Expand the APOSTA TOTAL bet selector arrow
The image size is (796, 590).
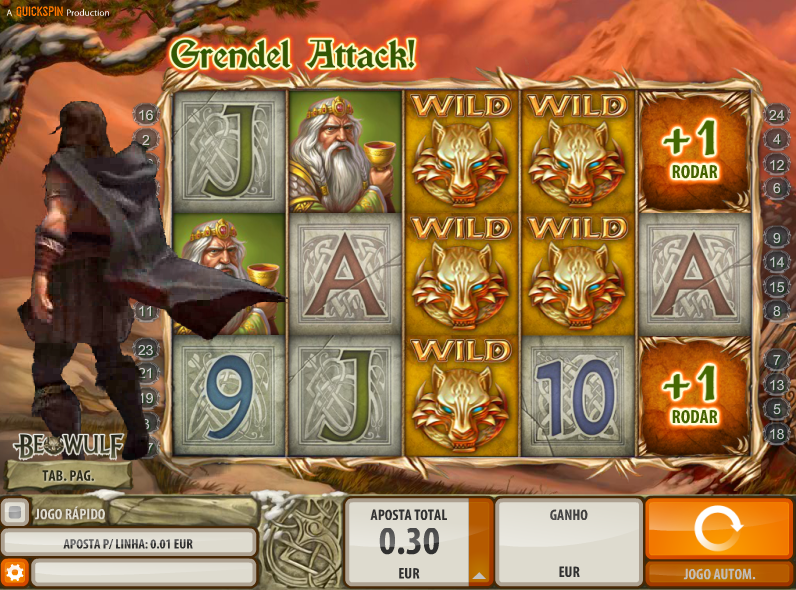[x=480, y=575]
